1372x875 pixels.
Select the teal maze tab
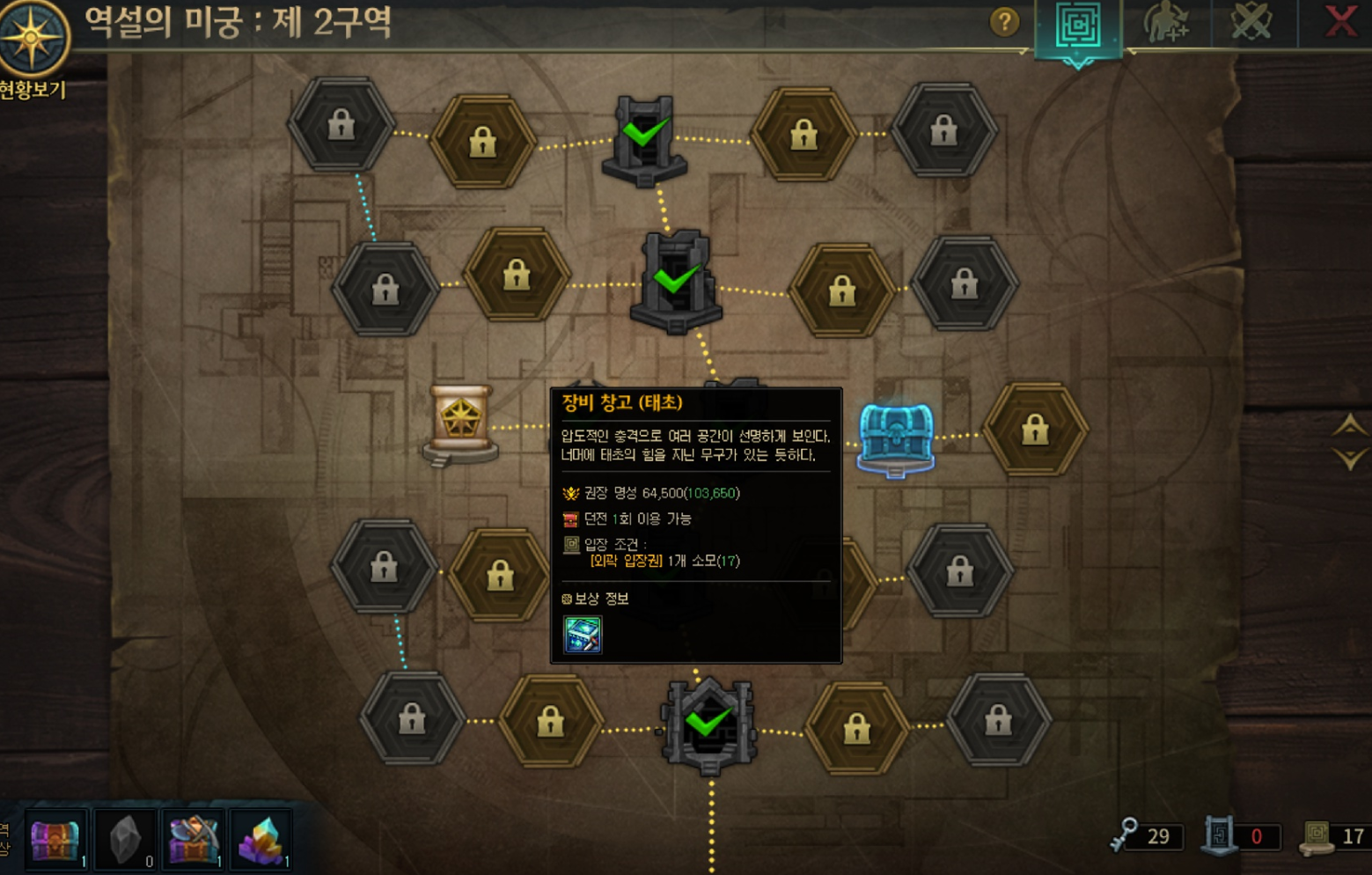point(1078,26)
